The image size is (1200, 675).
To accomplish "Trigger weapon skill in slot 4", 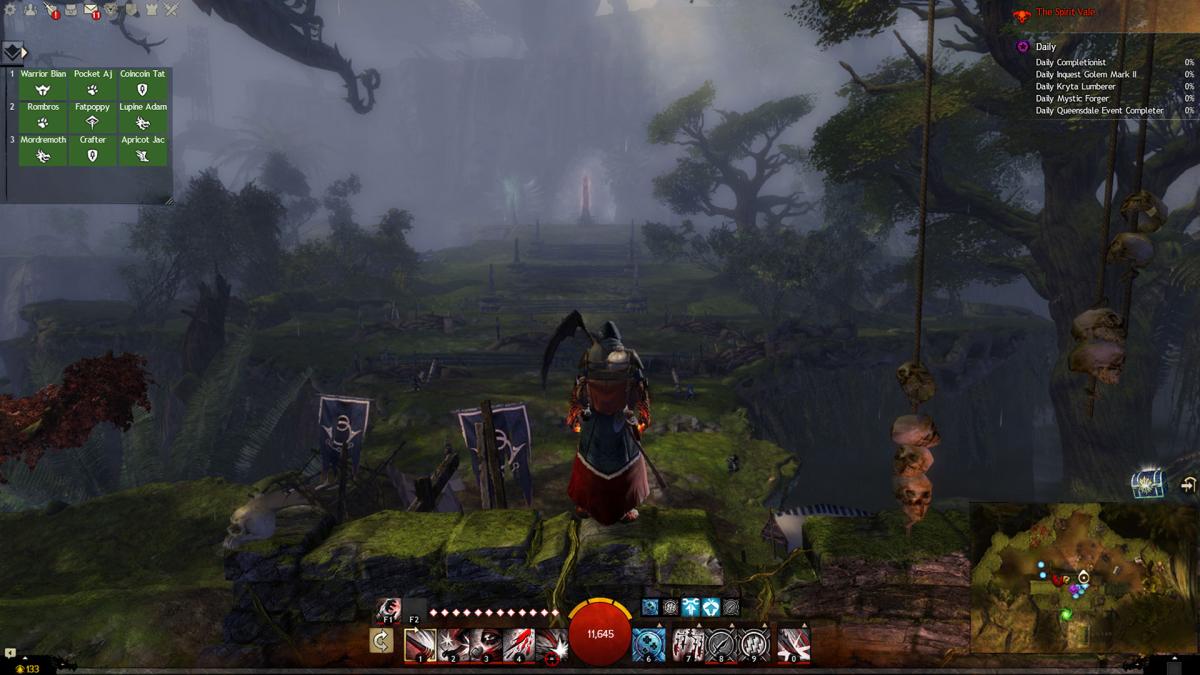I will 519,645.
